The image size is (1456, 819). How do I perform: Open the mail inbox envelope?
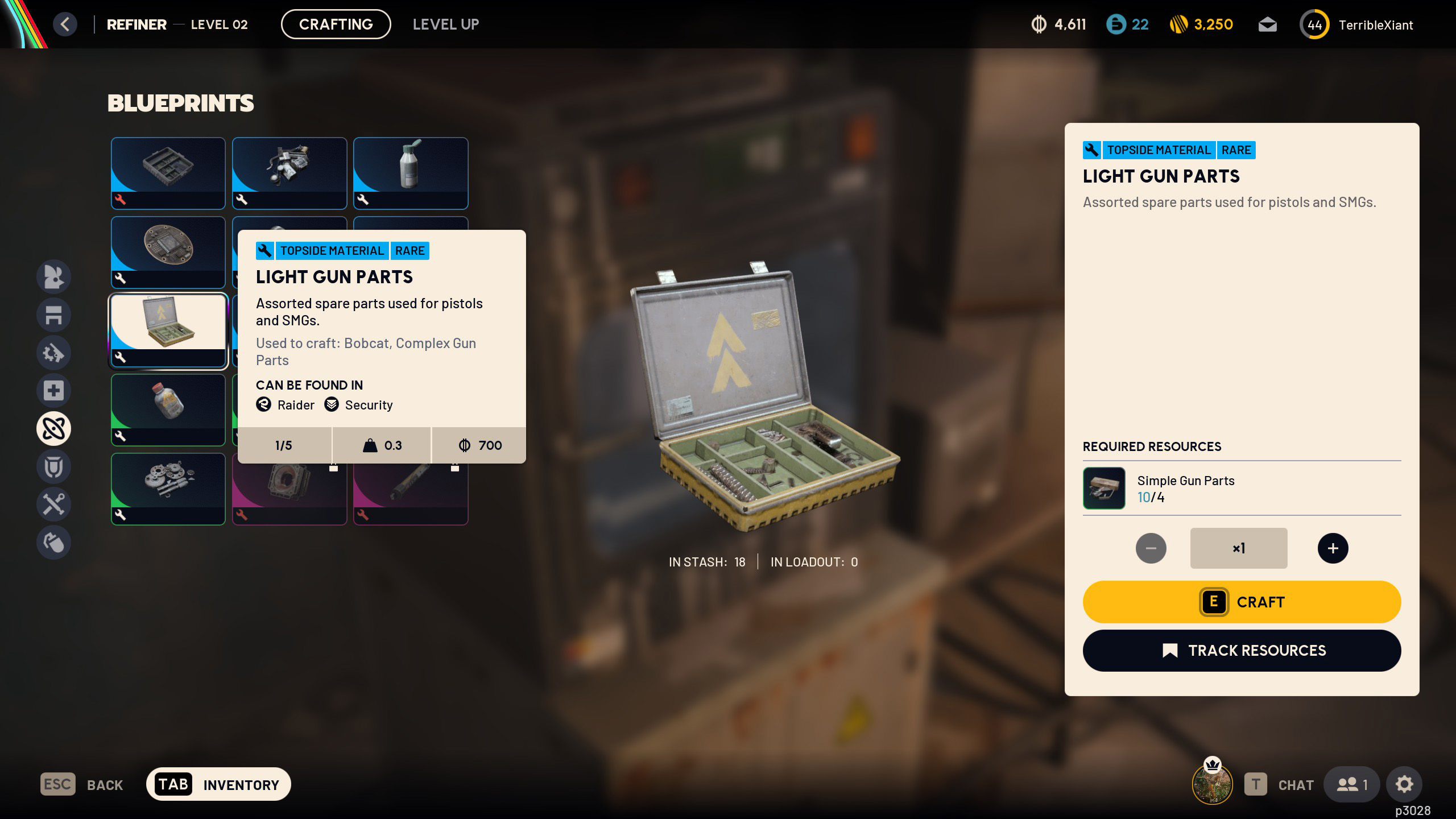coord(1267,25)
